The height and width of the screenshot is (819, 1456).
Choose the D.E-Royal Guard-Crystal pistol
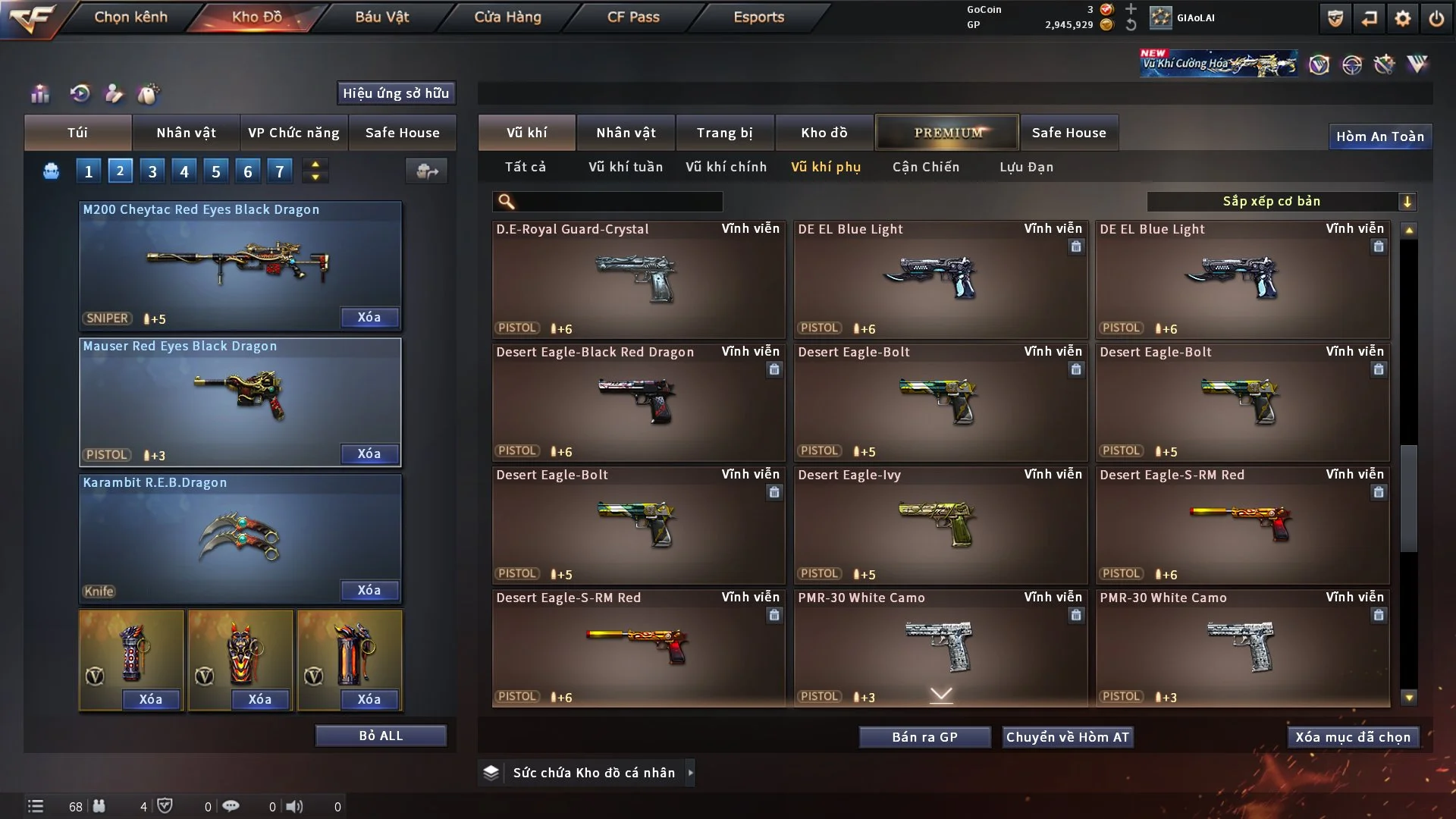(x=638, y=279)
